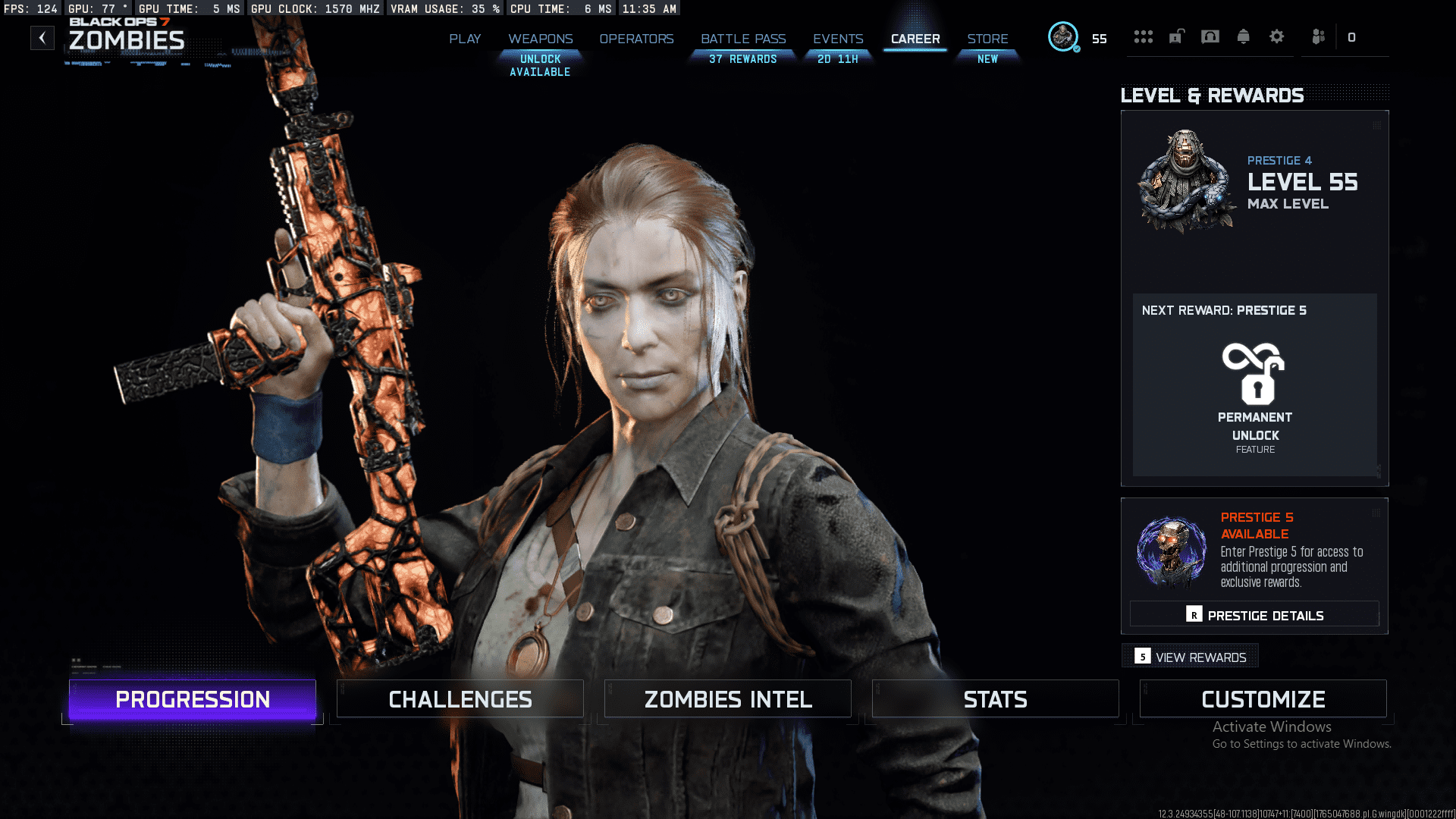Click the account unlock padlock icon
This screenshot has width=1456, height=819.
(x=1175, y=36)
